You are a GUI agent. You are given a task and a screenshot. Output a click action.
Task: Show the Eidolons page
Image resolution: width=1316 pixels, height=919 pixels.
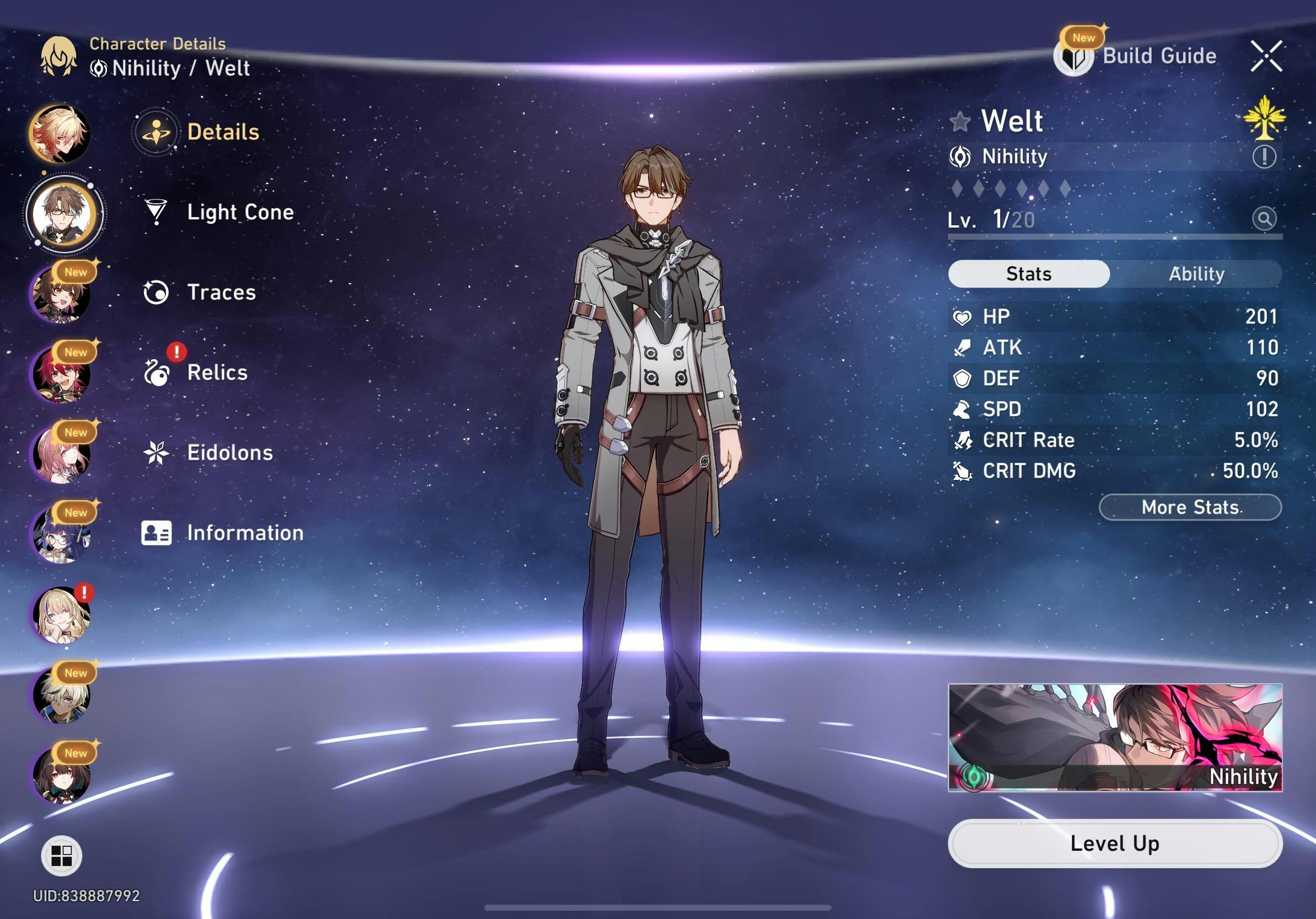pos(229,453)
